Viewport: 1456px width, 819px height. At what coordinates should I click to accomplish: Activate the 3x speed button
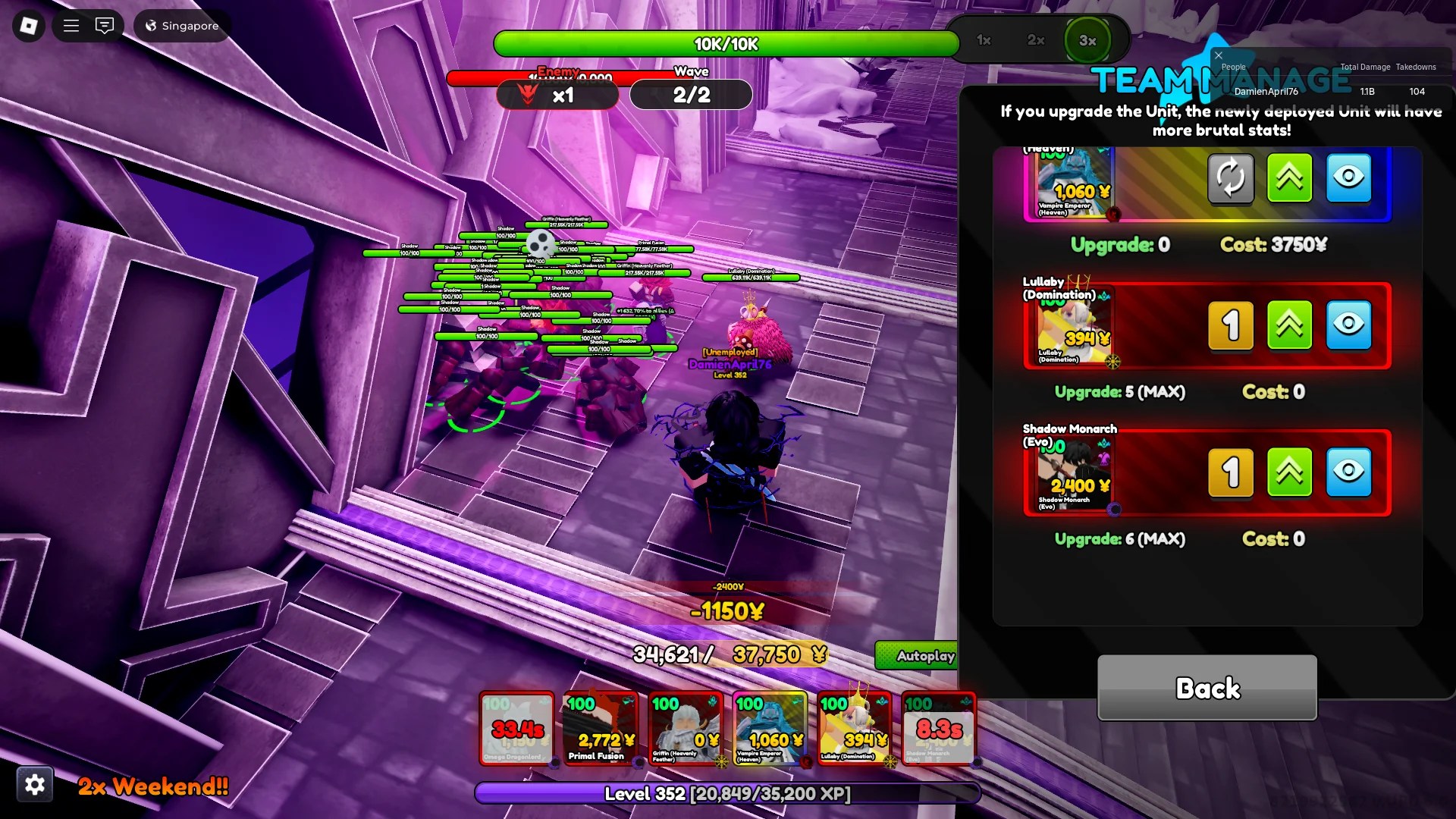coord(1088,42)
